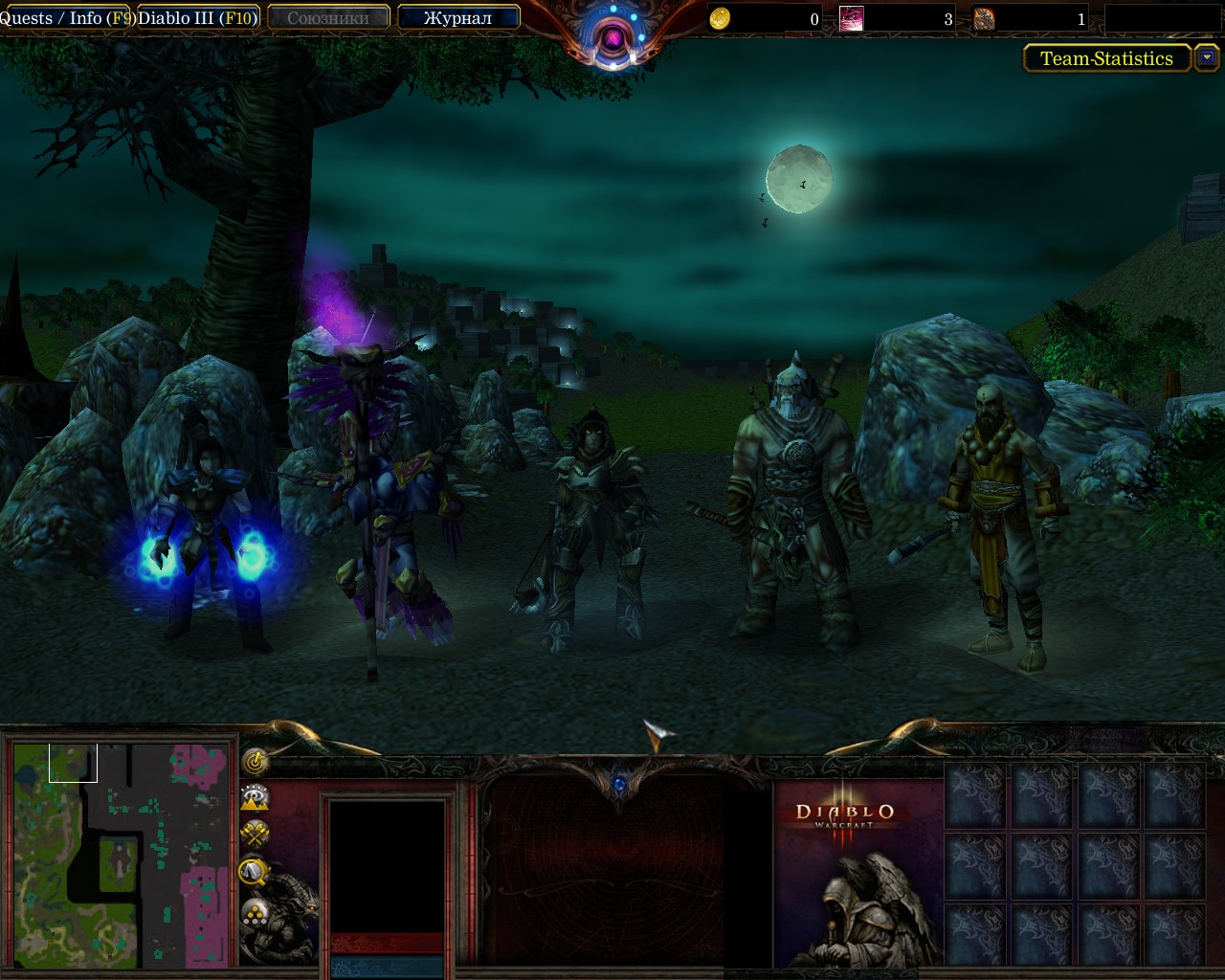Select the crossed axes combat icon

pyautogui.click(x=255, y=833)
